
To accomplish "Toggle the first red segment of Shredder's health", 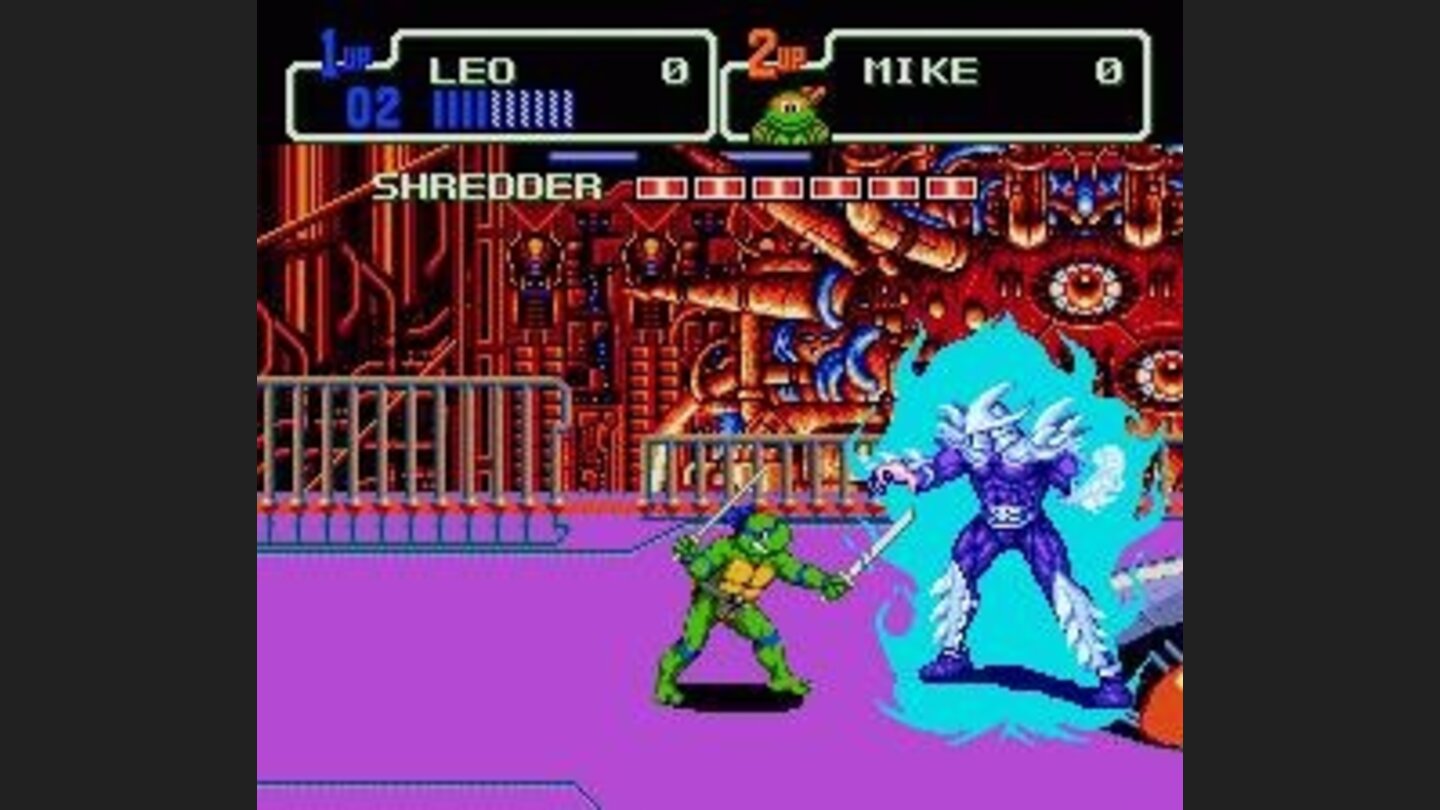I will [660, 185].
